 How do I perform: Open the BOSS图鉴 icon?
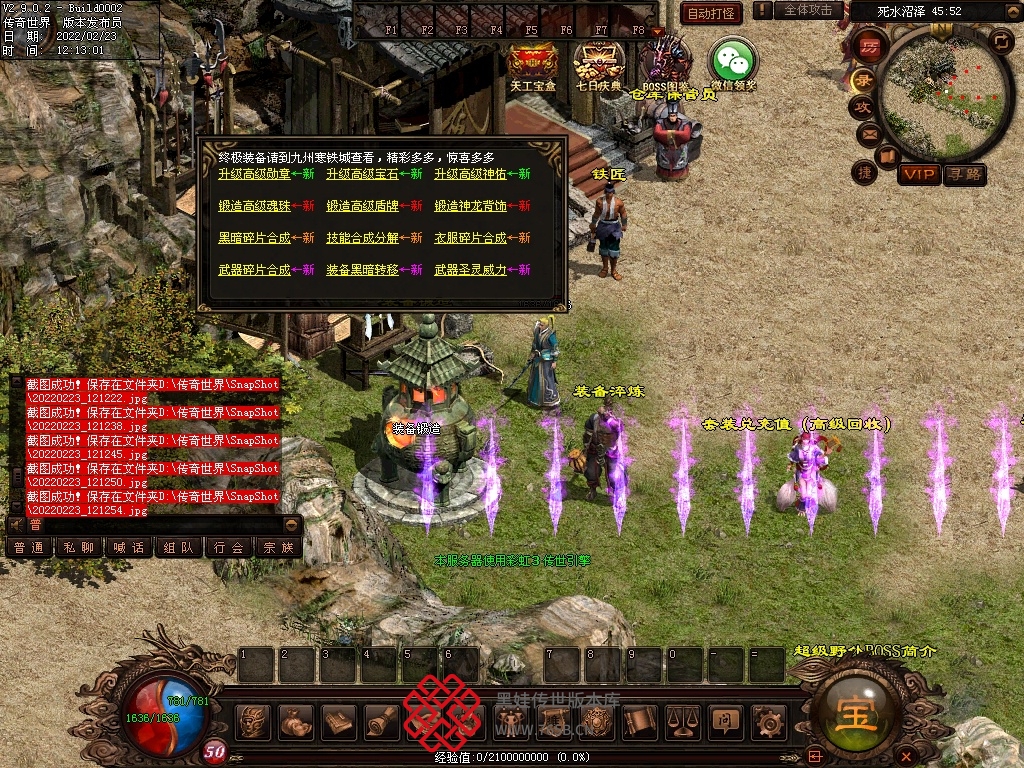666,63
